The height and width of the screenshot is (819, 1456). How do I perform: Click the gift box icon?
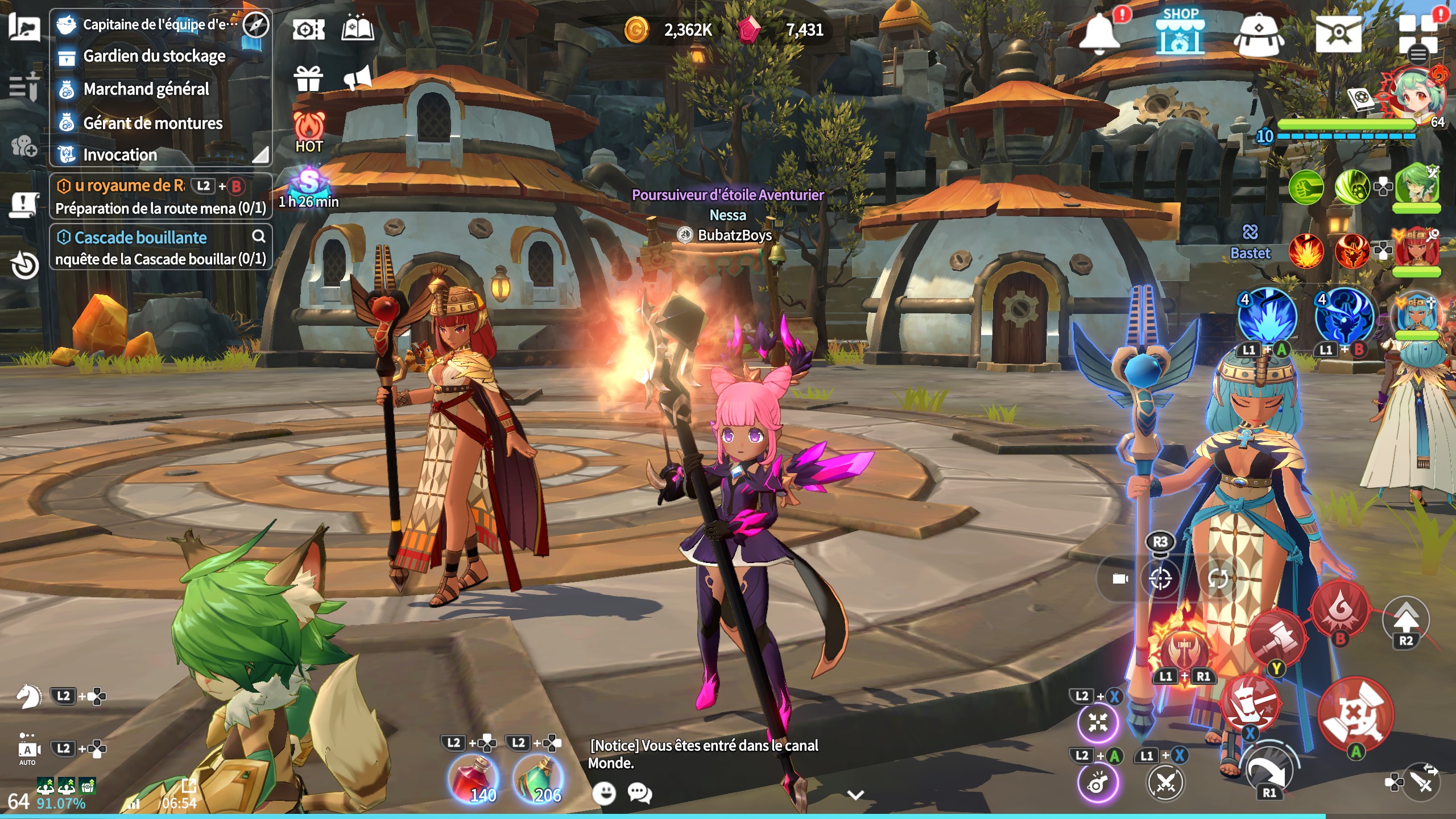(308, 79)
